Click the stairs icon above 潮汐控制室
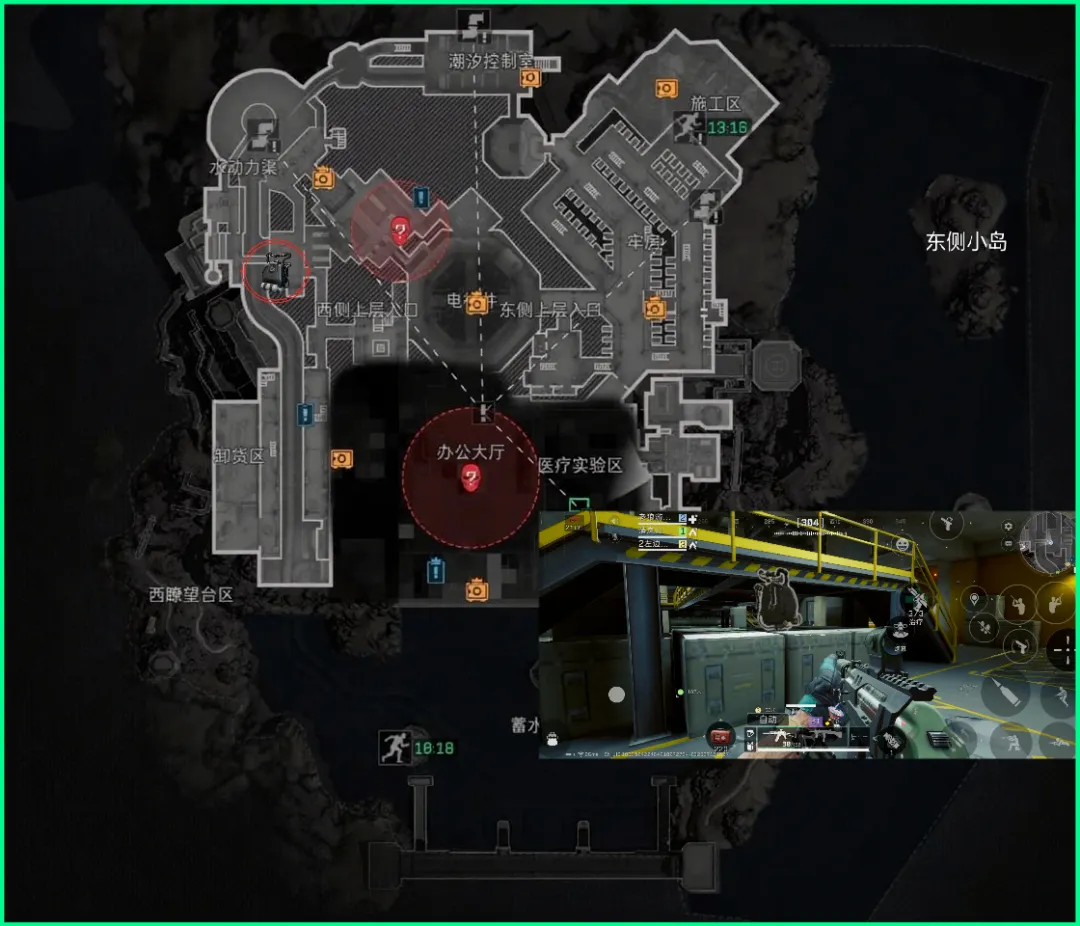1080x926 pixels. (470, 22)
